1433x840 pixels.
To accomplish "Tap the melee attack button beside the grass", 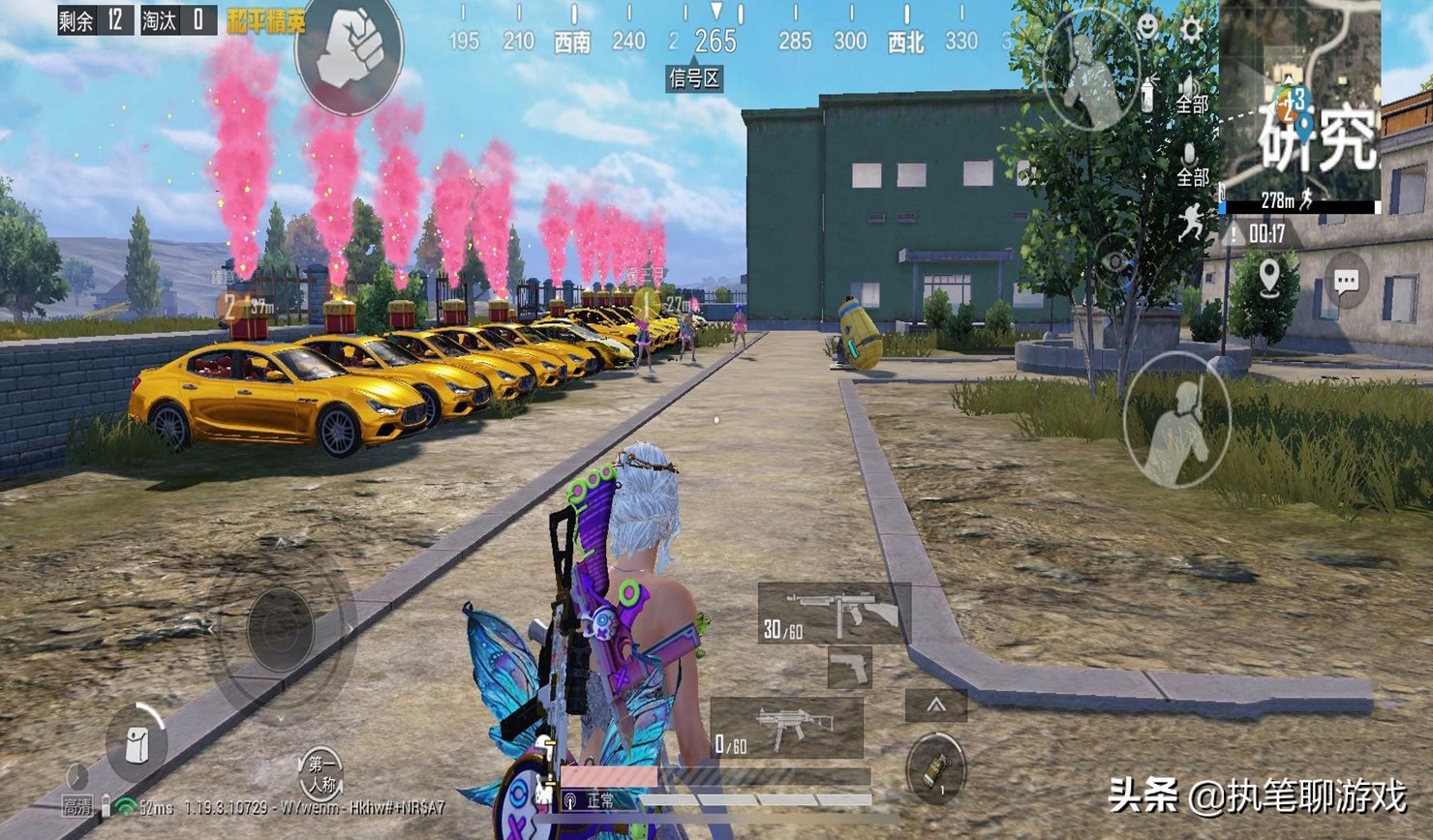I will [1177, 419].
